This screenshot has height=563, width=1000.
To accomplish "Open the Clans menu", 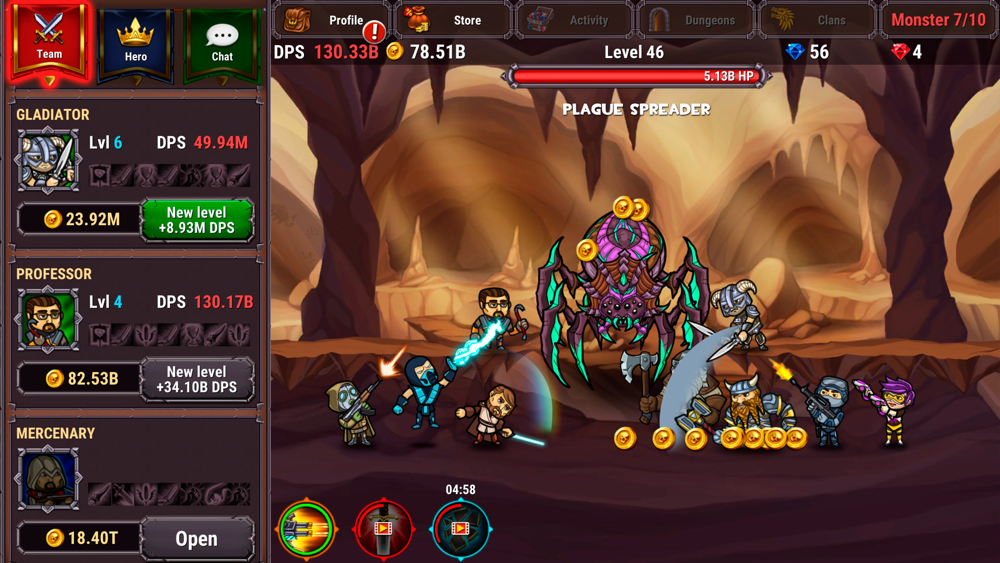I will (816, 19).
